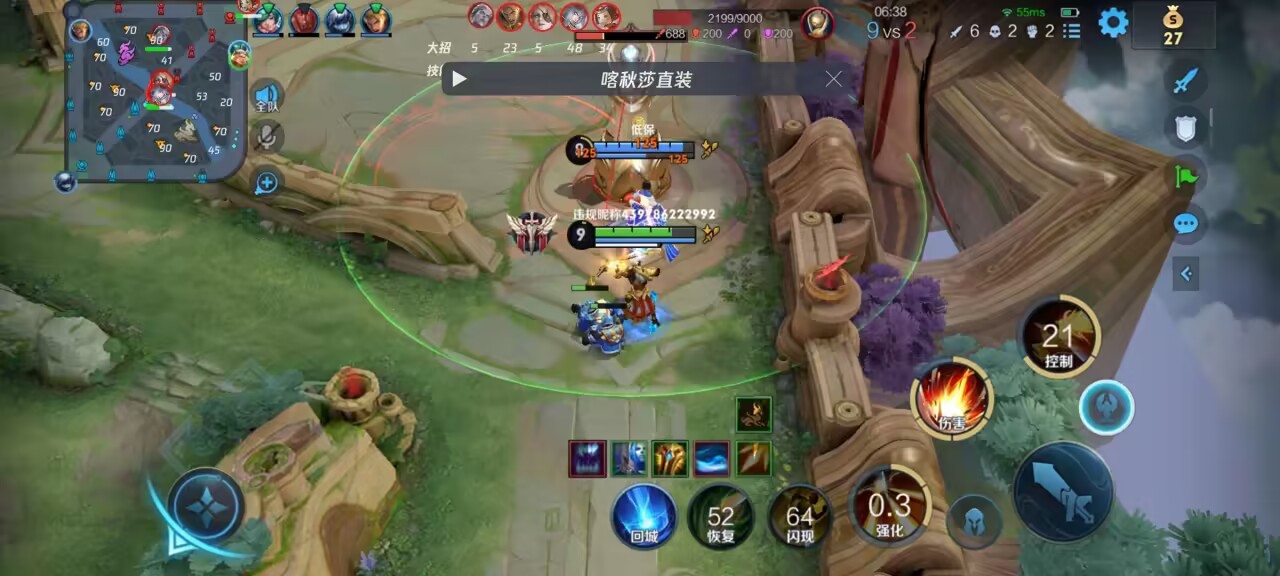The width and height of the screenshot is (1280, 576).
Task: Close the 喀秋莎直装 overlay banner
Action: click(x=834, y=79)
